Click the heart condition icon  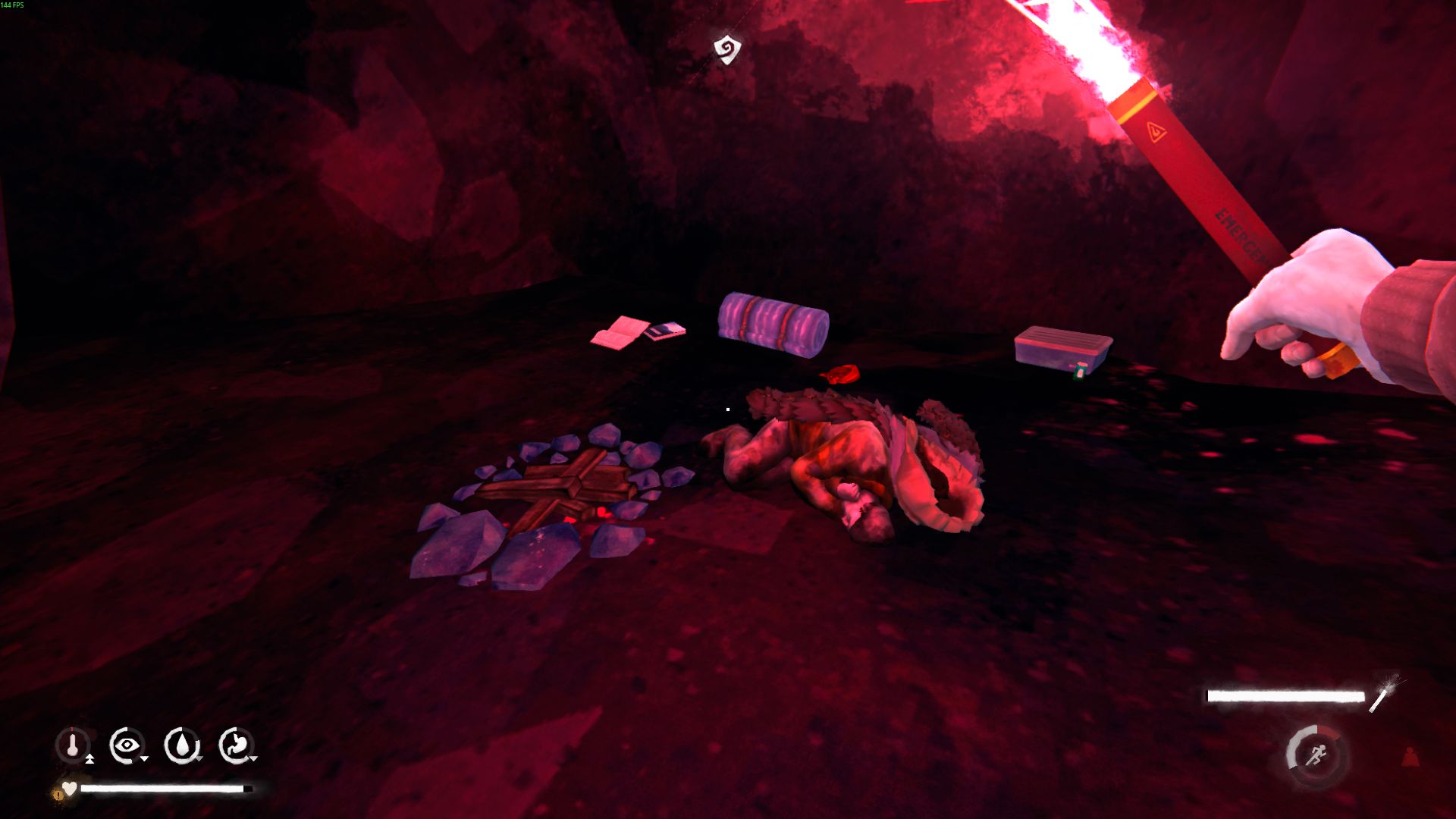[x=70, y=789]
